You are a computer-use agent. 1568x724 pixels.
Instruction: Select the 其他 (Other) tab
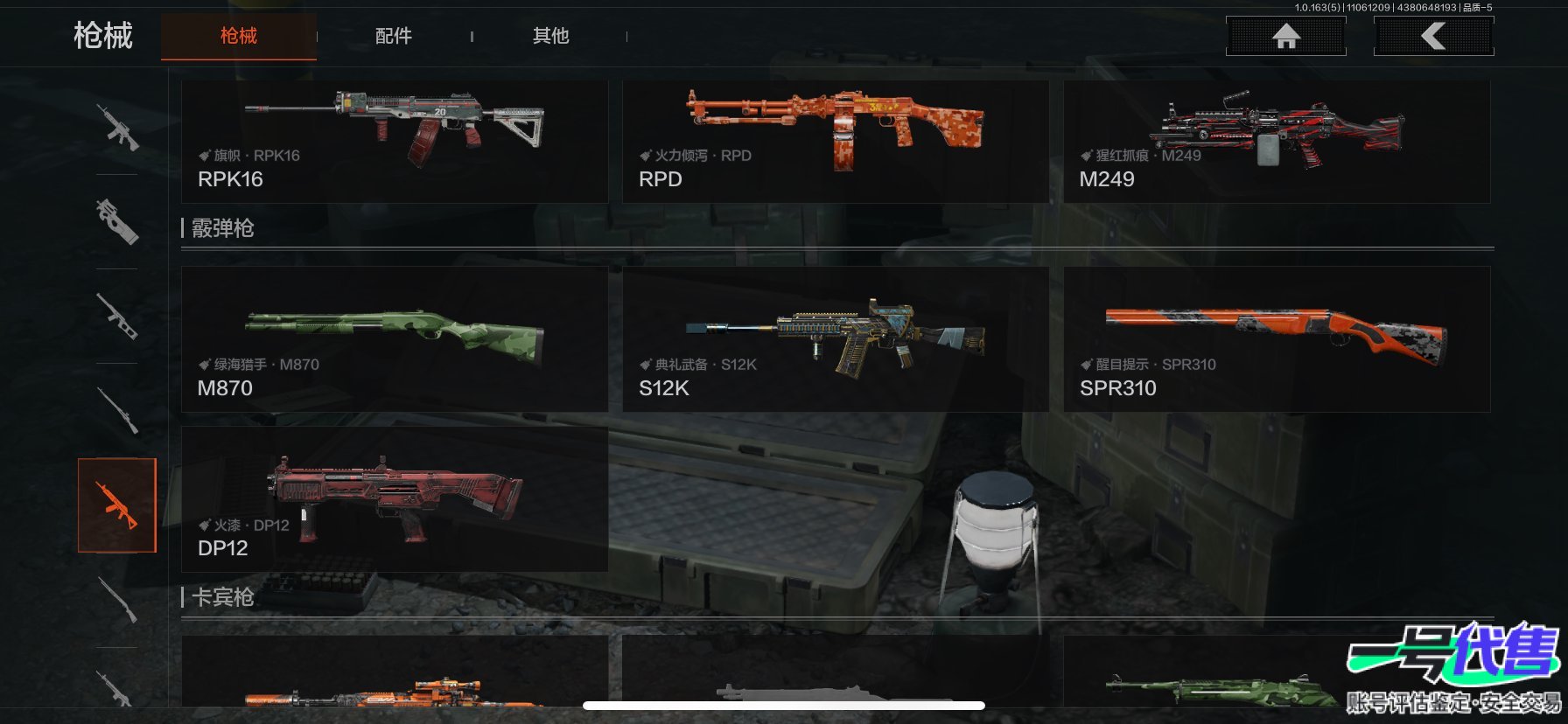coord(551,36)
